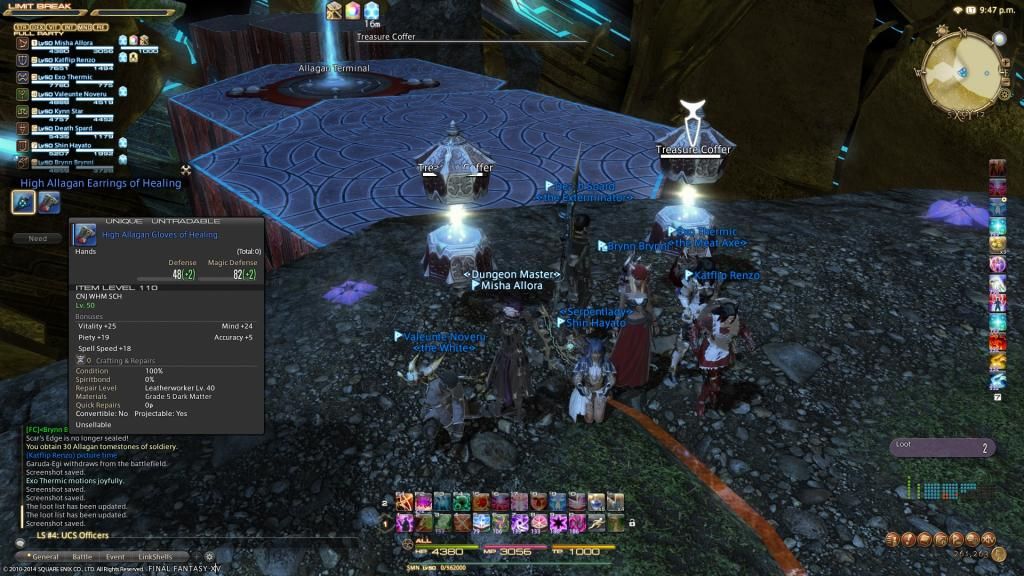The width and height of the screenshot is (1024, 576).
Task: Switch to the General chat tab
Action: [46, 557]
